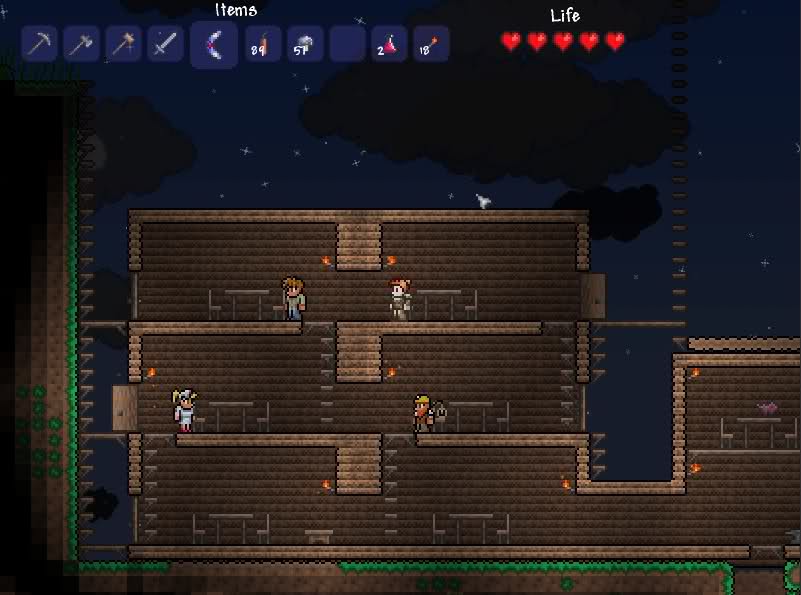Select the pink potion slot
The height and width of the screenshot is (595, 801).
389,44
